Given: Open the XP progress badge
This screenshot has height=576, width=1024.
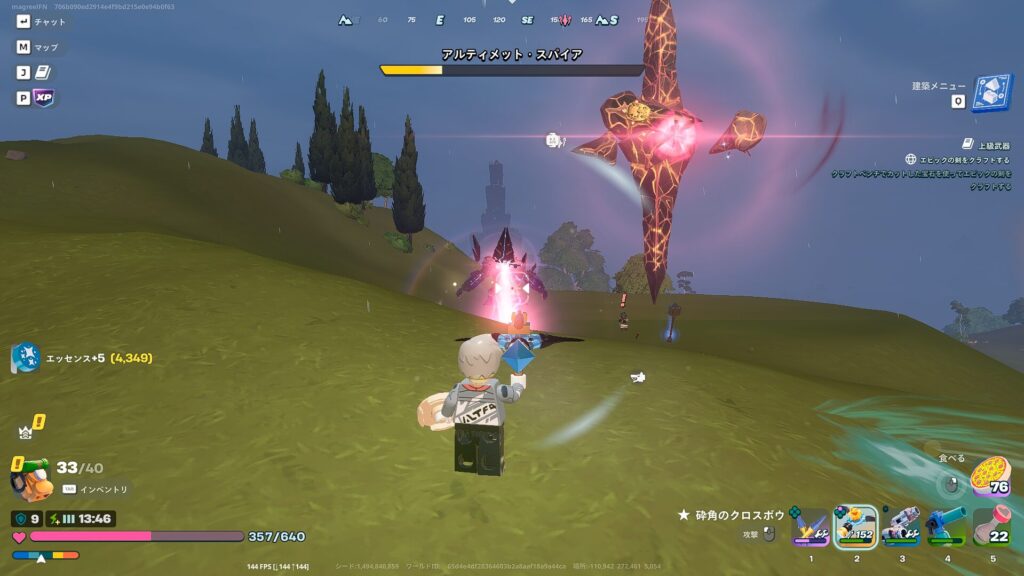Looking at the screenshot, I should 44,98.
